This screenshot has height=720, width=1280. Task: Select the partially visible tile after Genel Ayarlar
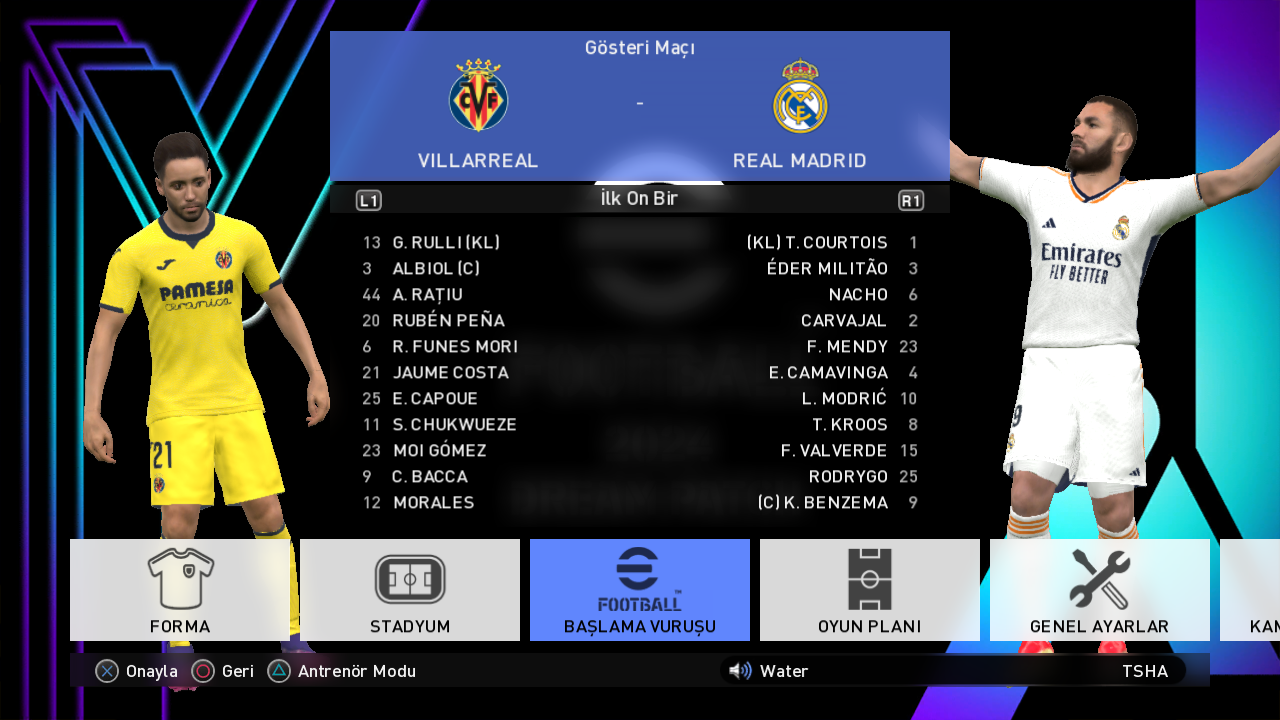(x=1251, y=590)
